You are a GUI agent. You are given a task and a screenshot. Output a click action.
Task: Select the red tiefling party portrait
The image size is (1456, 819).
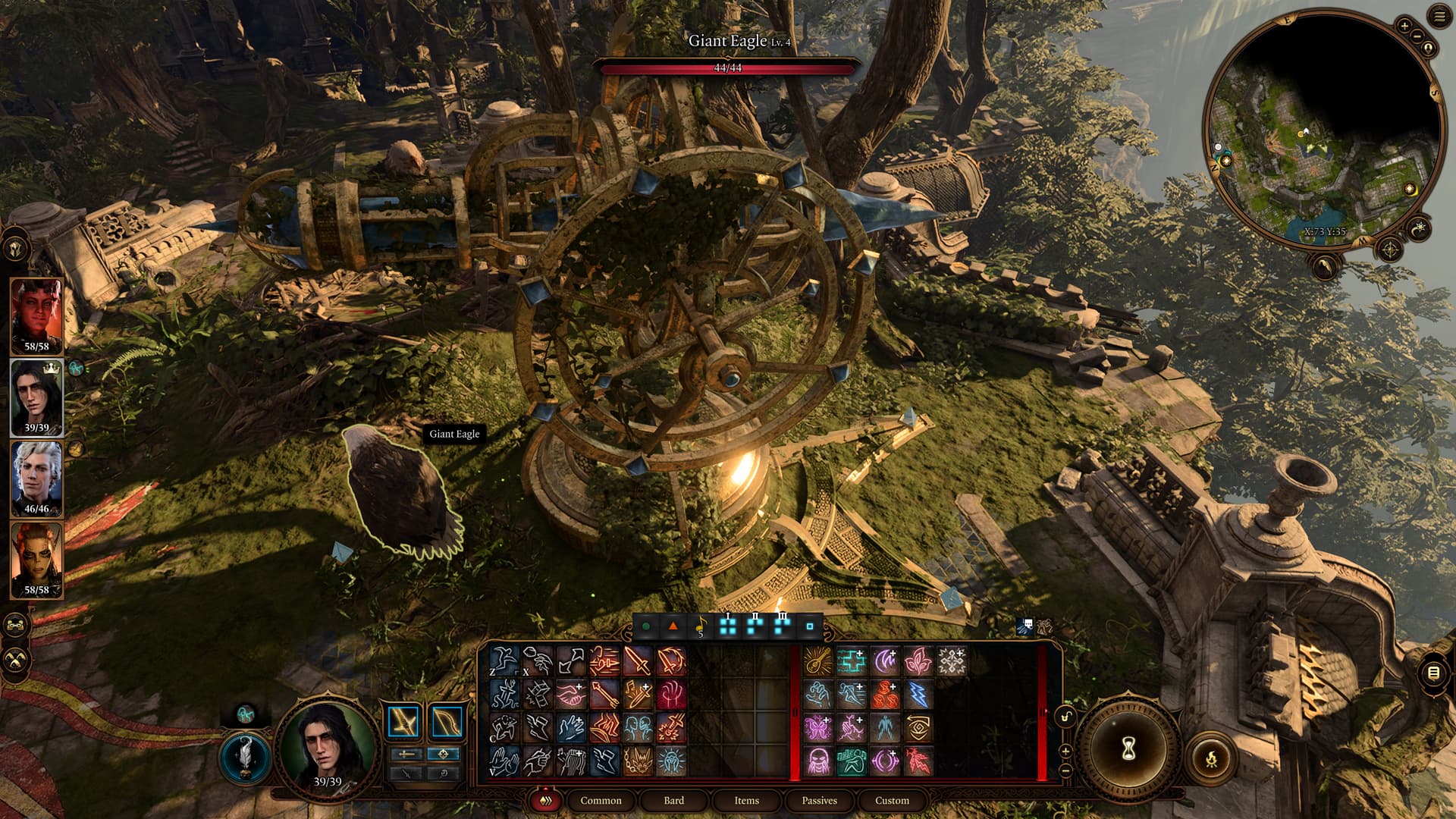[x=36, y=315]
